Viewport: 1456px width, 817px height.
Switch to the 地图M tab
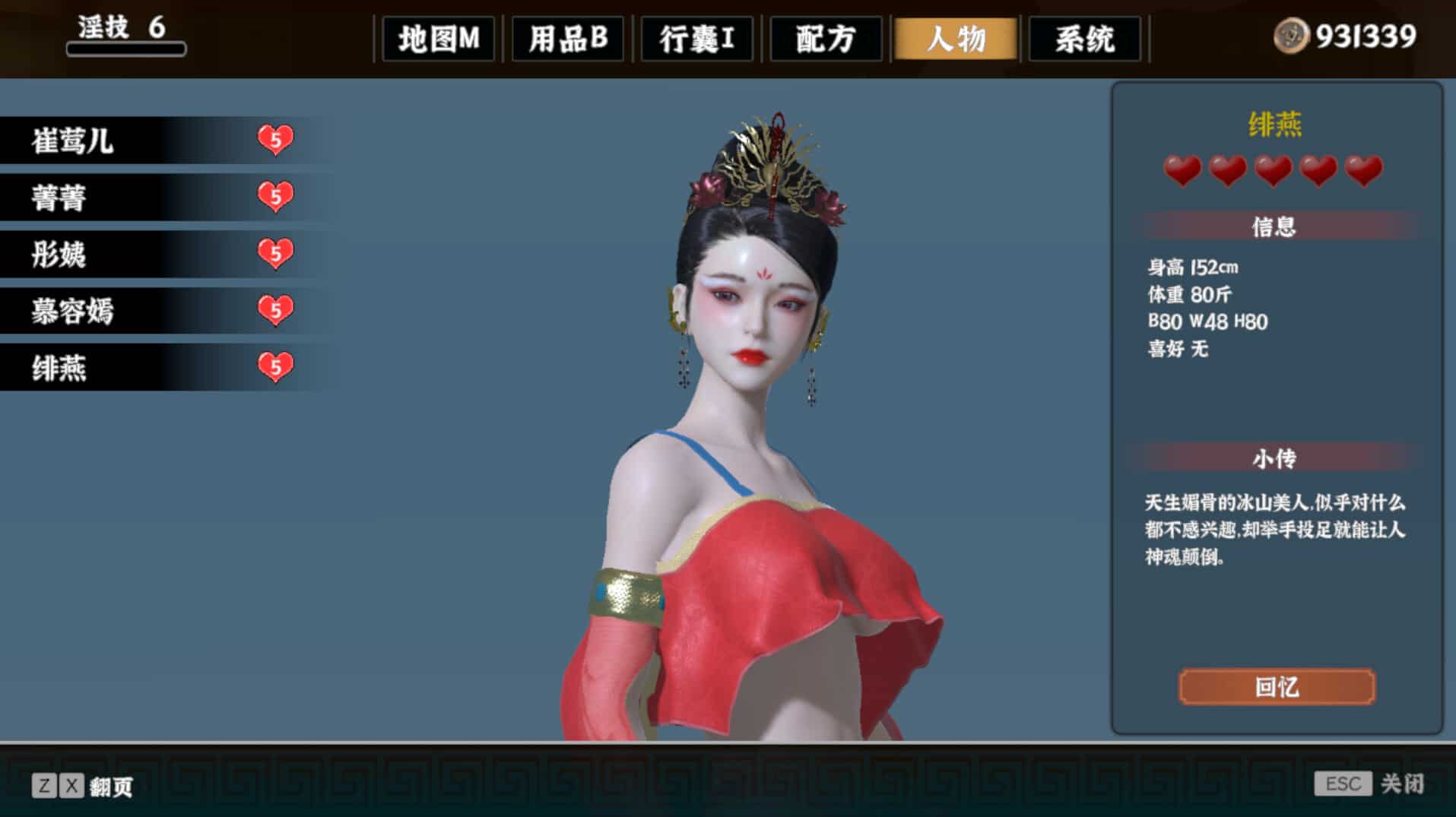click(438, 40)
